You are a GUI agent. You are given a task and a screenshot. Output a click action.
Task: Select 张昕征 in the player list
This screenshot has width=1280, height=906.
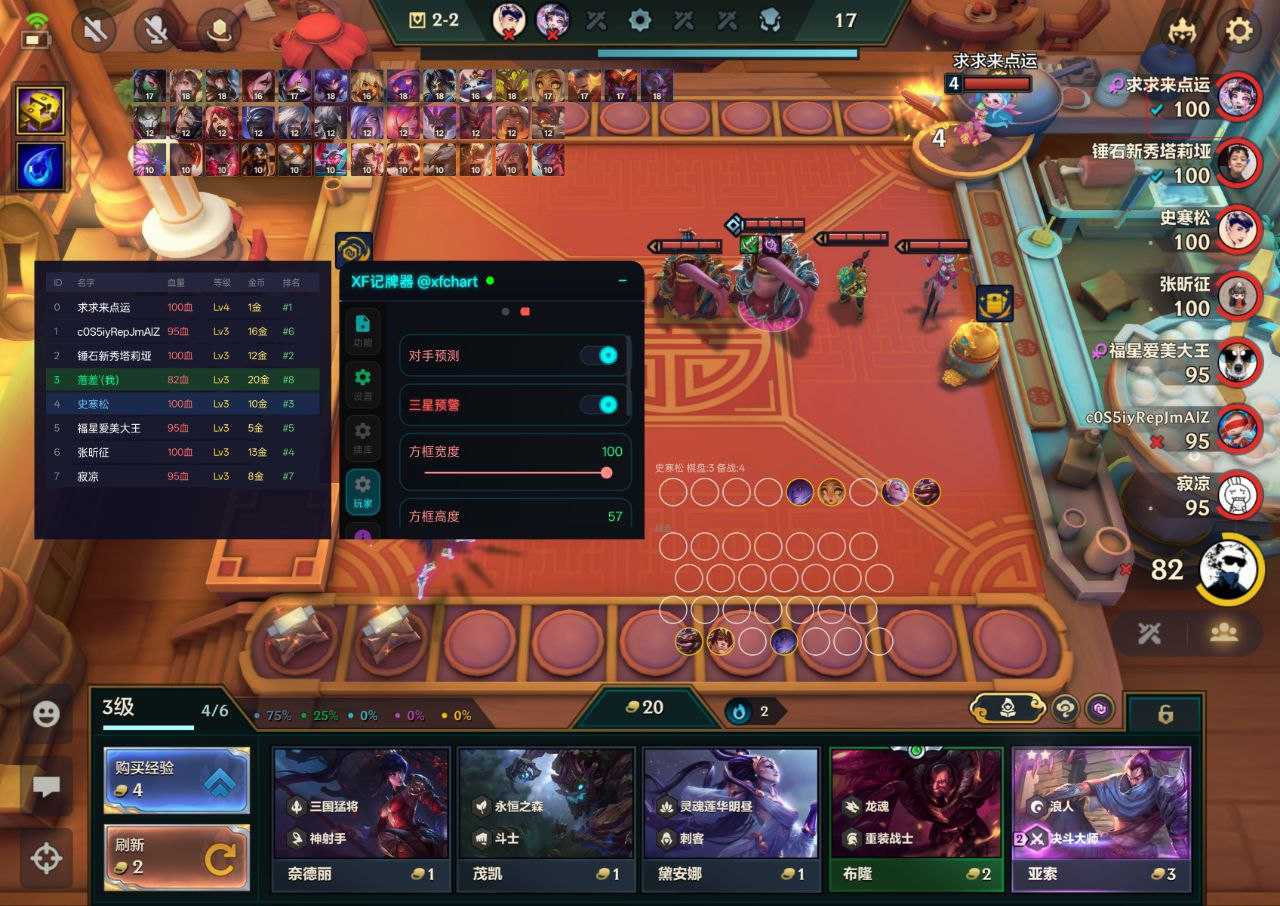point(1238,295)
